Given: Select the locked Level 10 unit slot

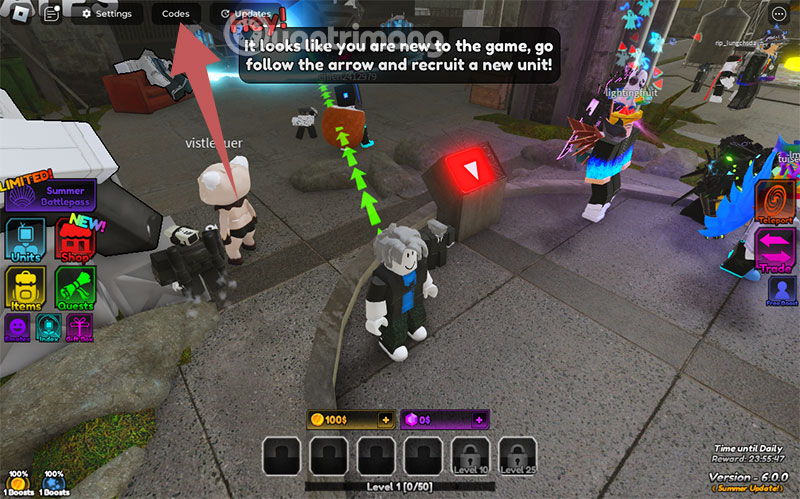Looking at the screenshot, I should click(471, 455).
